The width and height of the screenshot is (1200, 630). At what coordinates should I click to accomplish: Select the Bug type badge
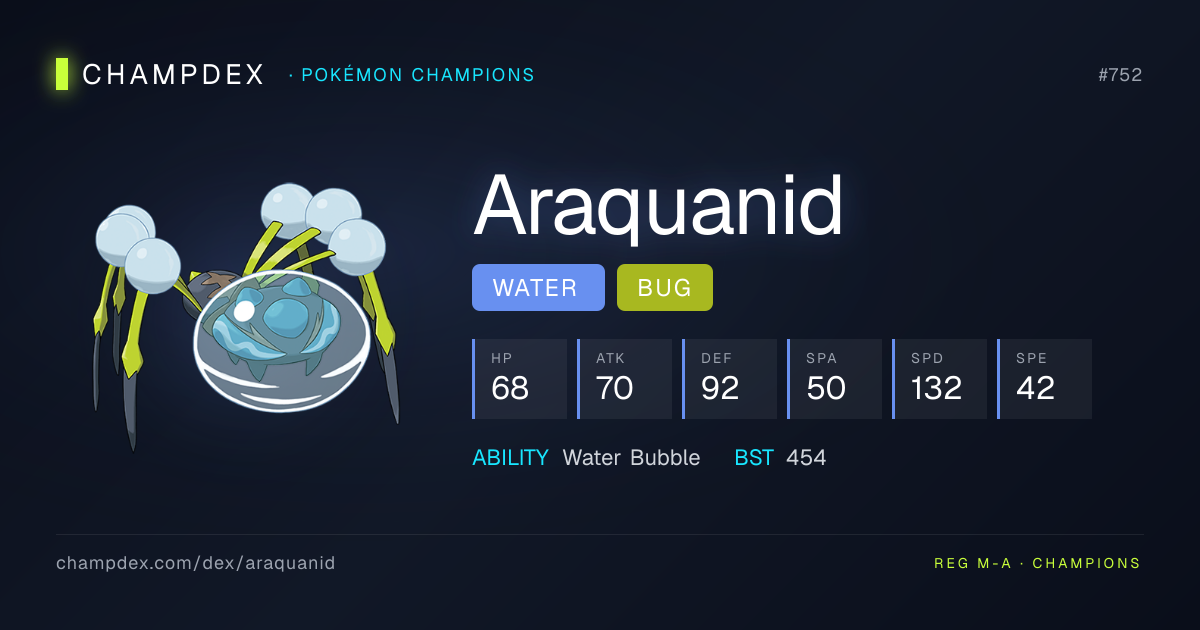click(x=664, y=288)
